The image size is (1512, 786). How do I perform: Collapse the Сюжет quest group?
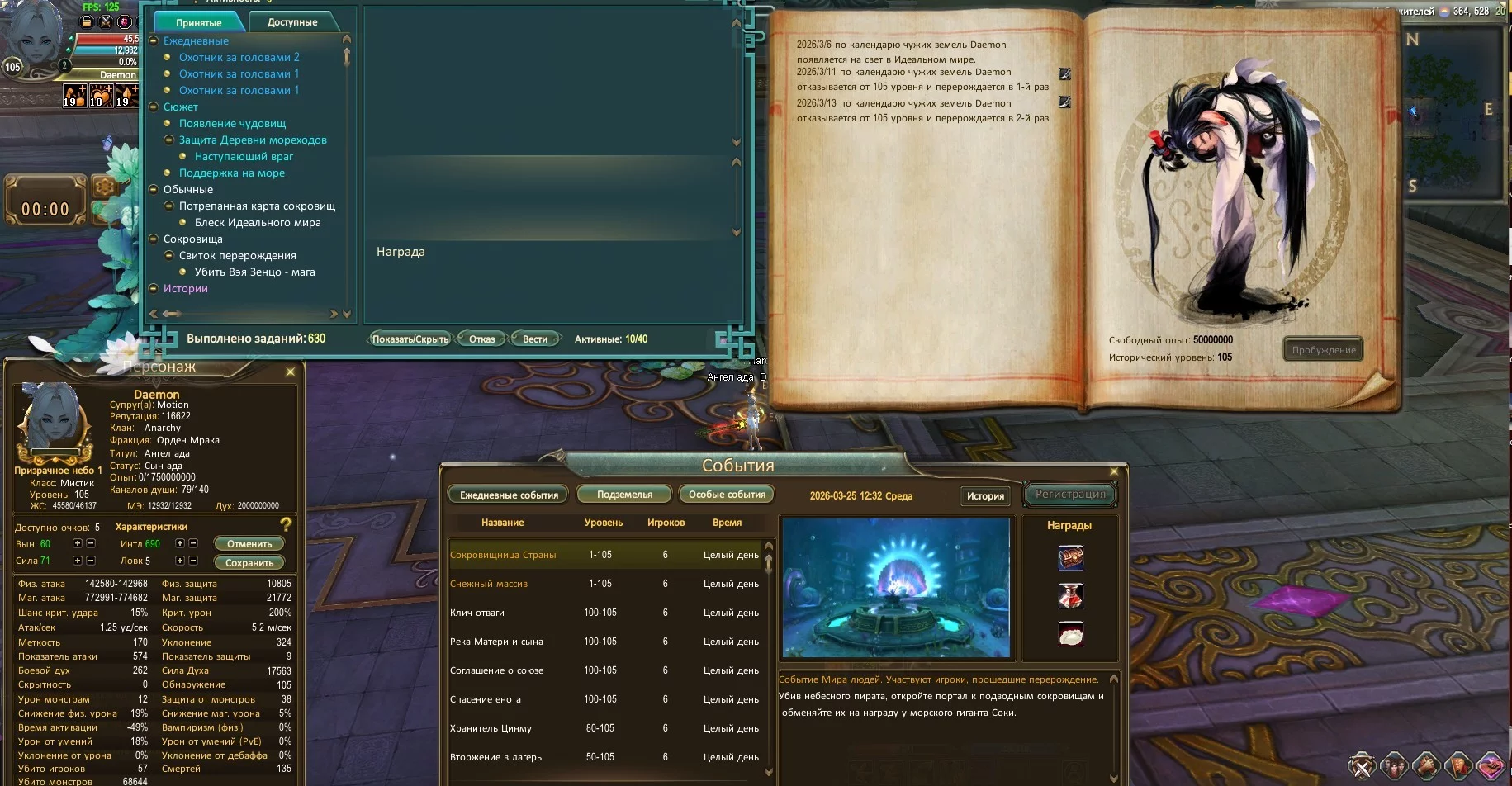(x=153, y=107)
